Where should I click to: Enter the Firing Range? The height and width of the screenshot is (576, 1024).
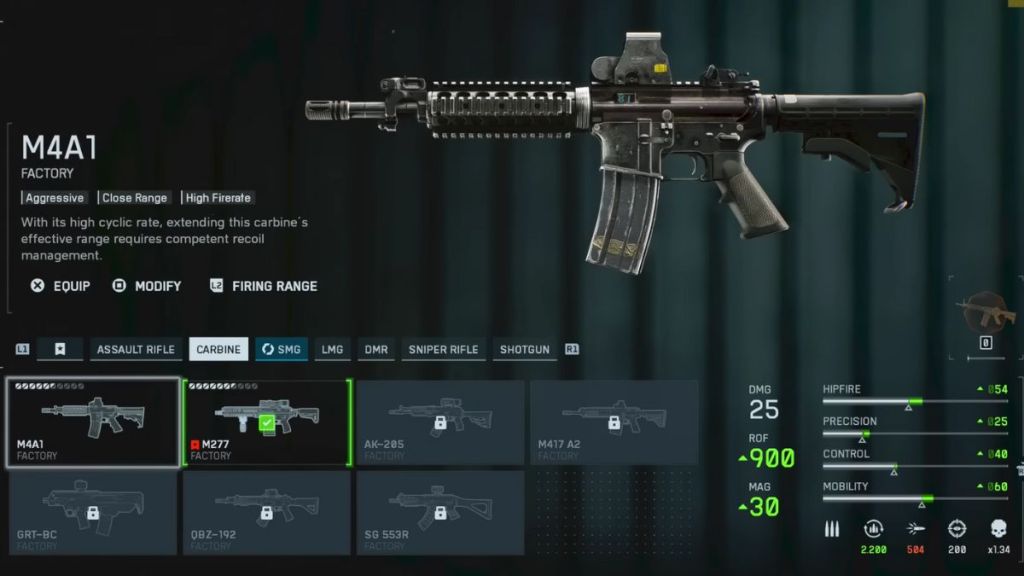pyautogui.click(x=263, y=286)
